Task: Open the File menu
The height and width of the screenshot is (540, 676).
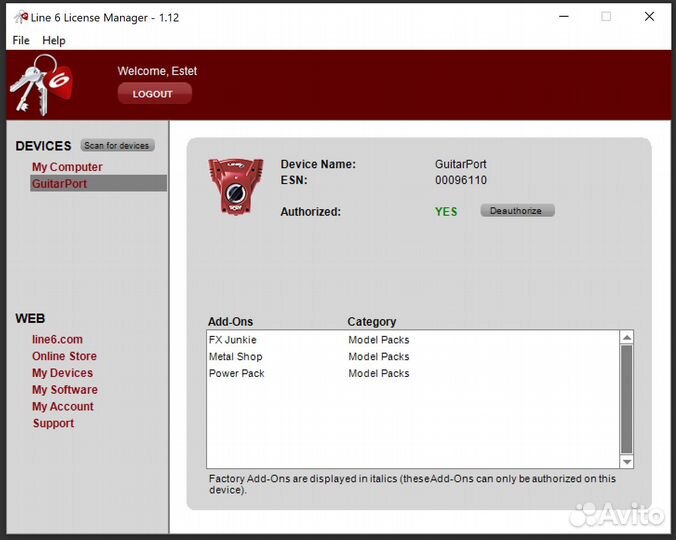Action: (20, 40)
